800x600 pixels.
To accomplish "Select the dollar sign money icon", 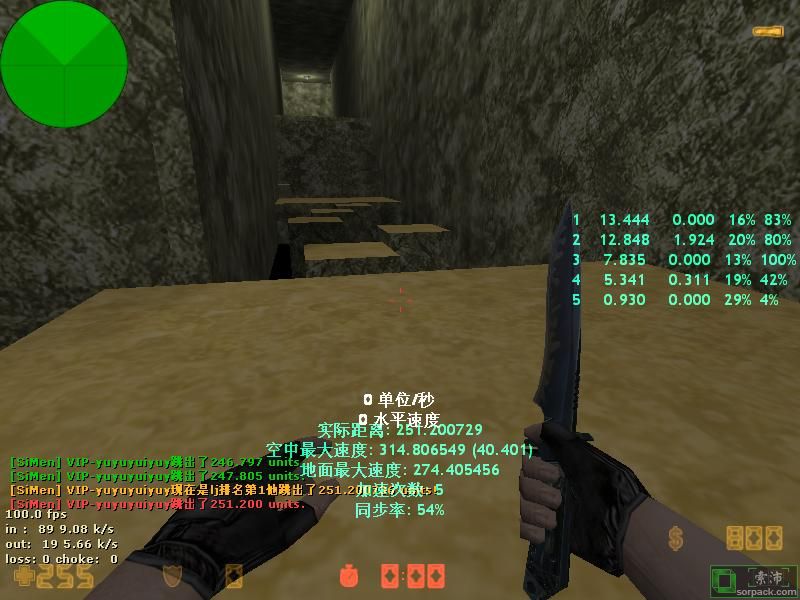I will [677, 540].
